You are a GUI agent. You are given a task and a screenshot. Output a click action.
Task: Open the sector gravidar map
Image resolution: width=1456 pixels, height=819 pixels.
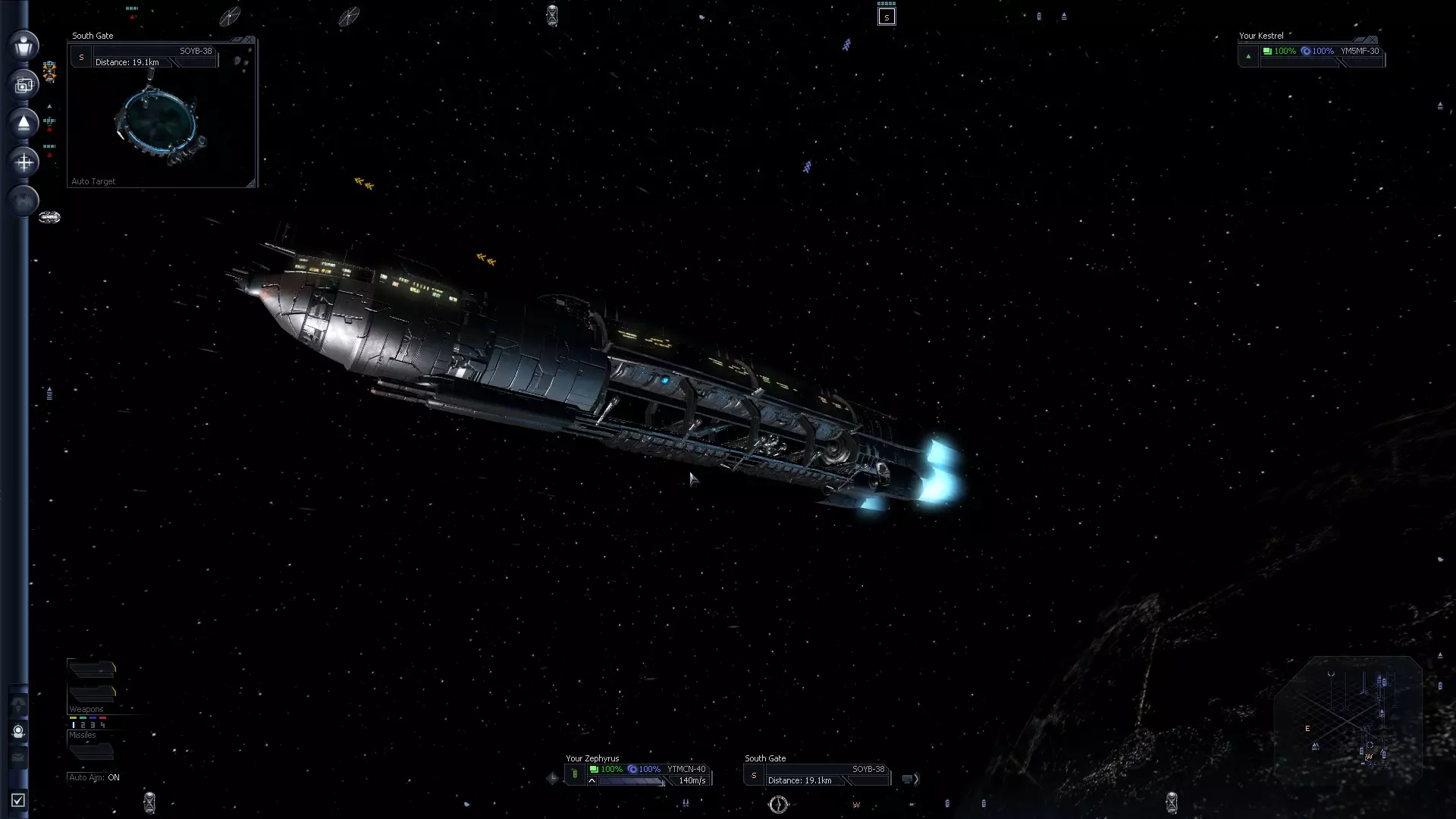click(x=1348, y=720)
